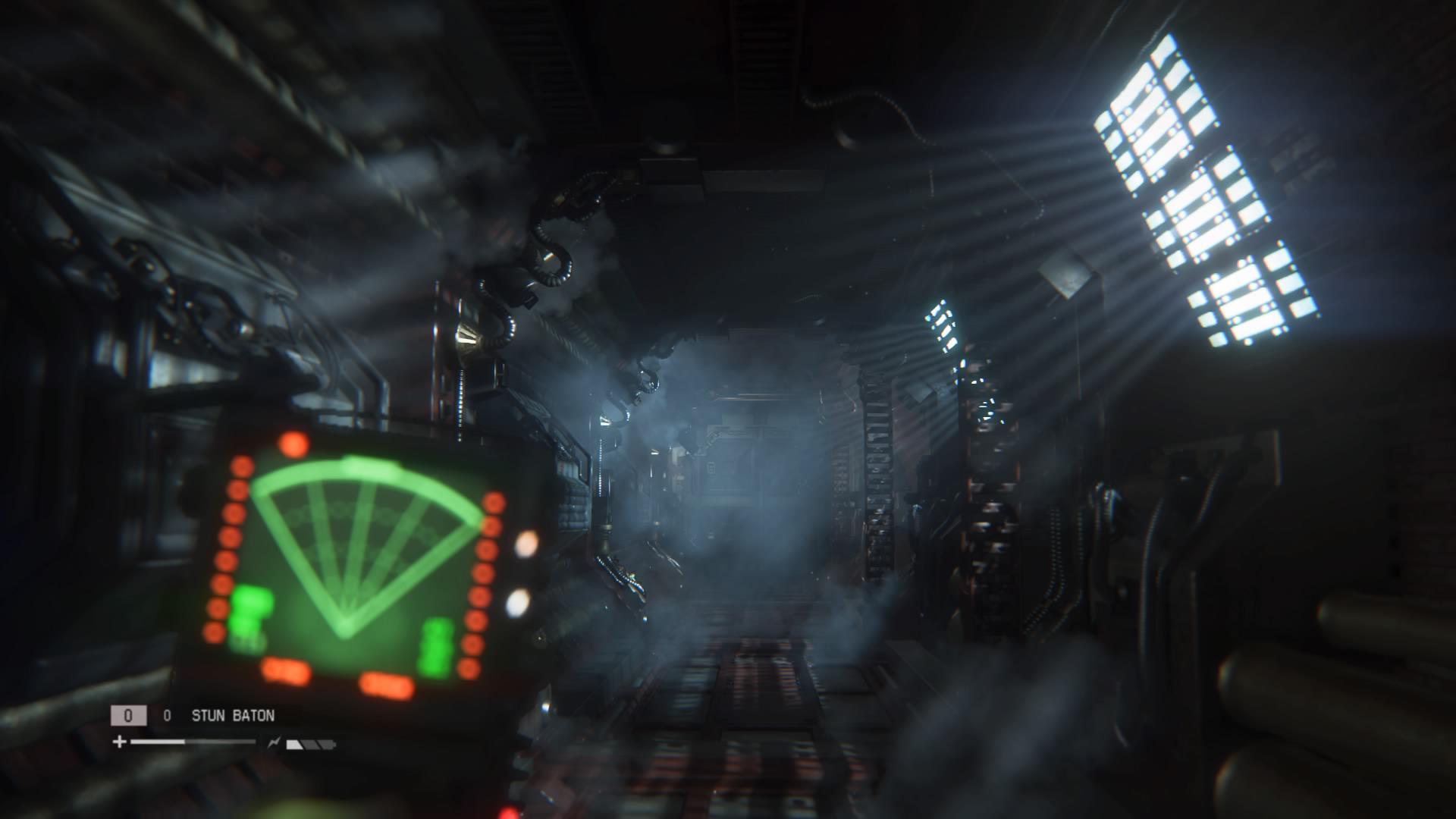Select the highlighted ammo counter box showing 0

pyautogui.click(x=127, y=714)
